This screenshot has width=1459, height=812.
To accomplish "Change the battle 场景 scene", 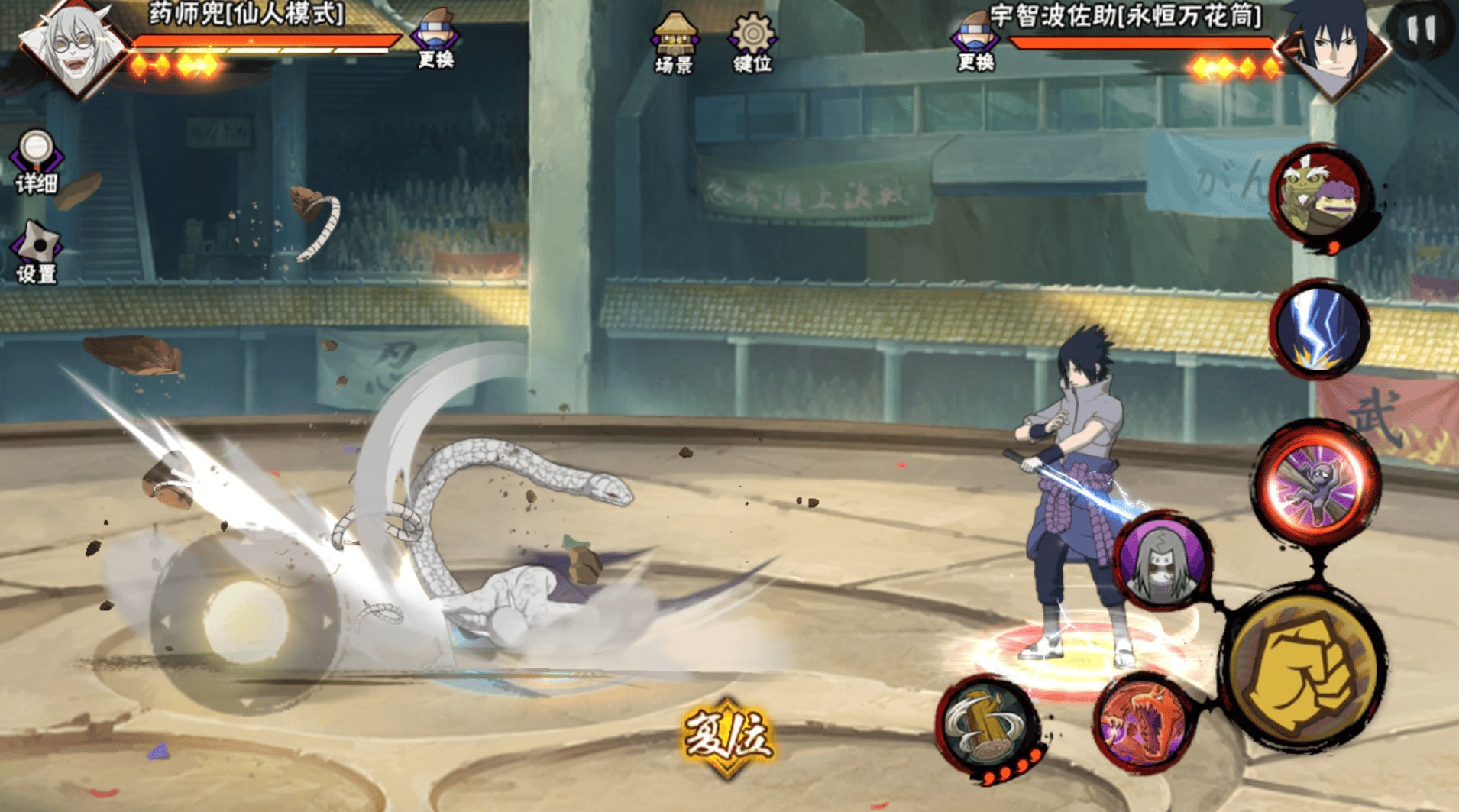I will click(674, 42).
